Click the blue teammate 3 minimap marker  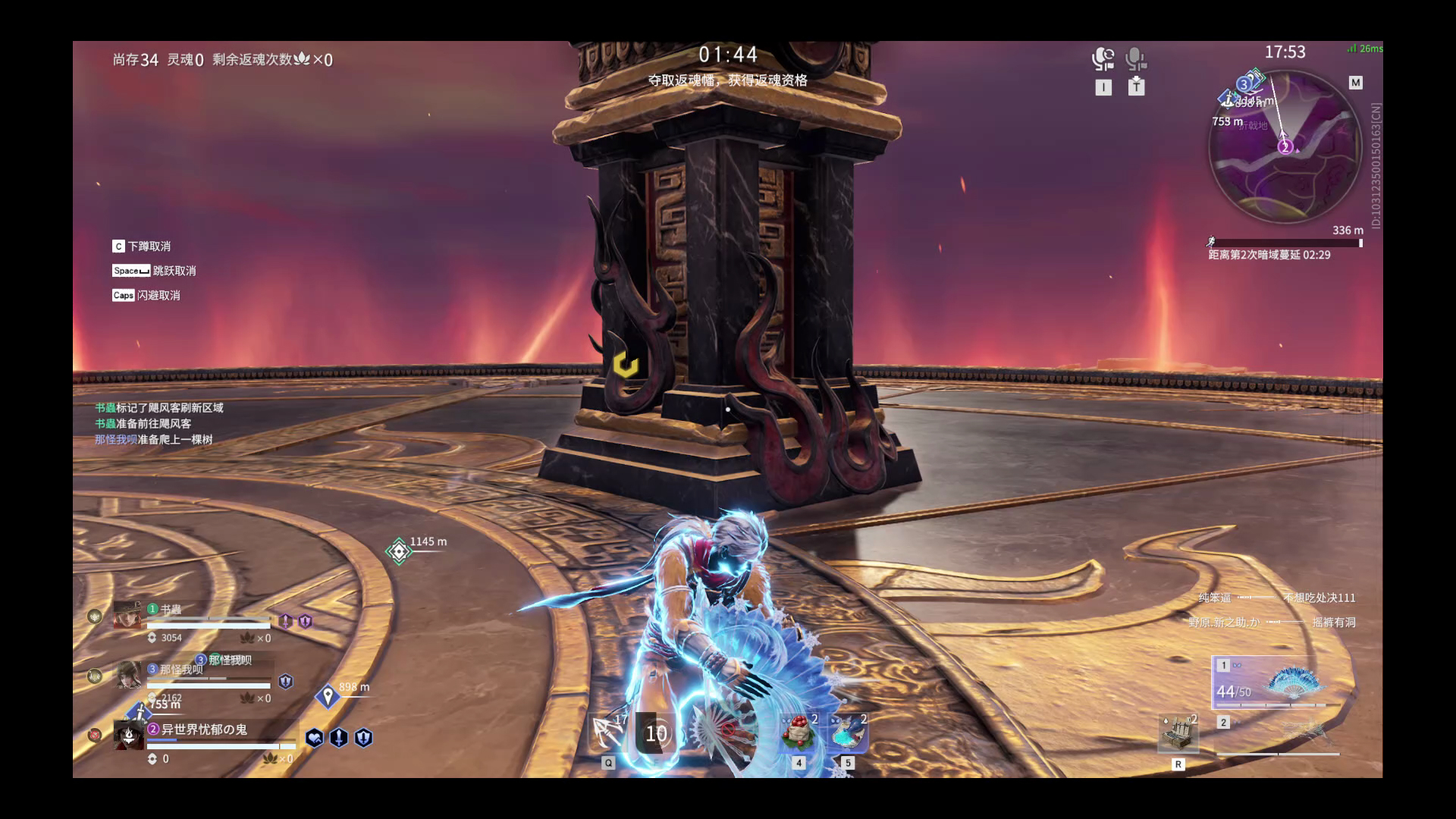[1244, 83]
